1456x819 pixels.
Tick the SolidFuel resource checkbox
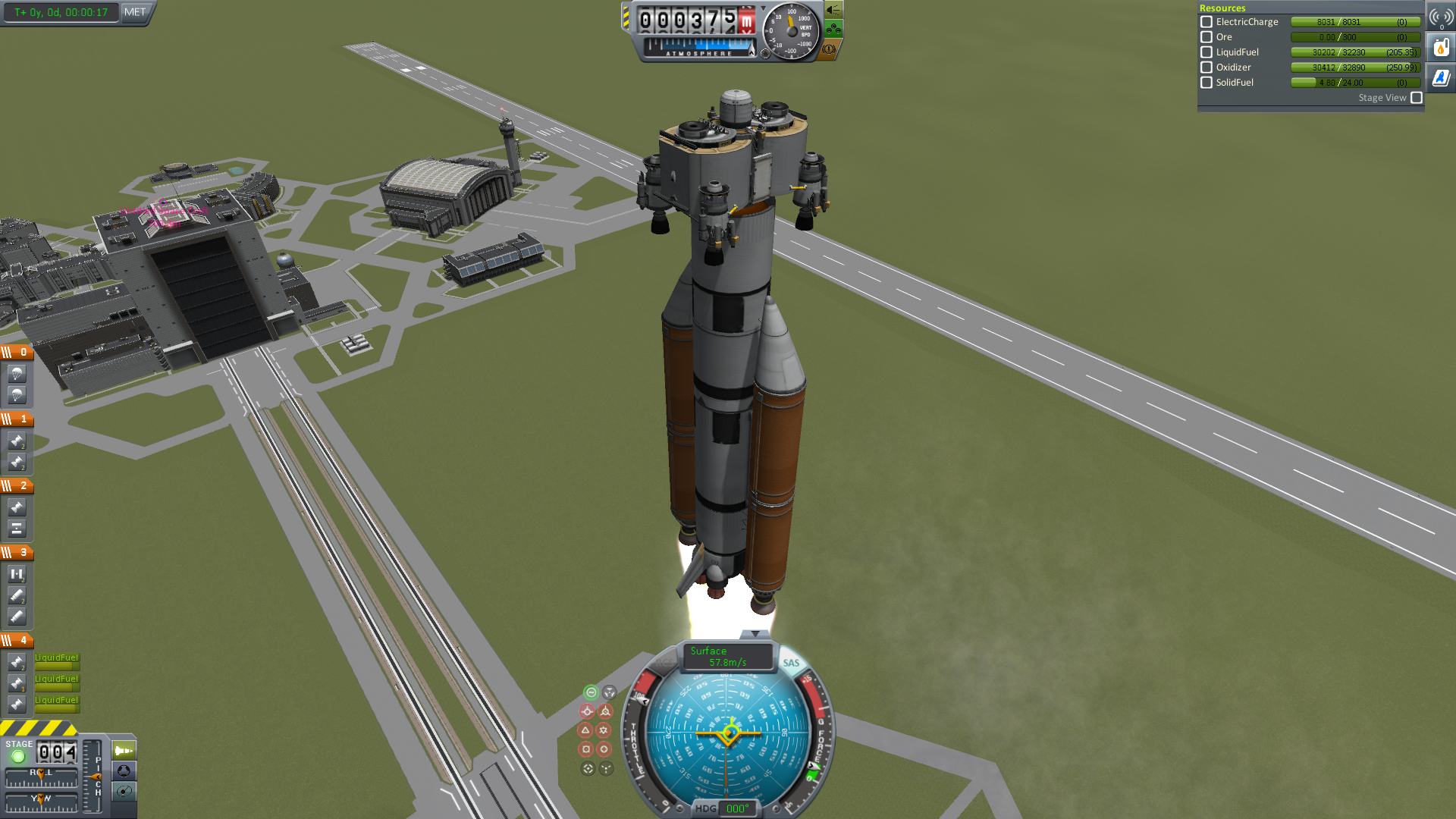[x=1207, y=83]
